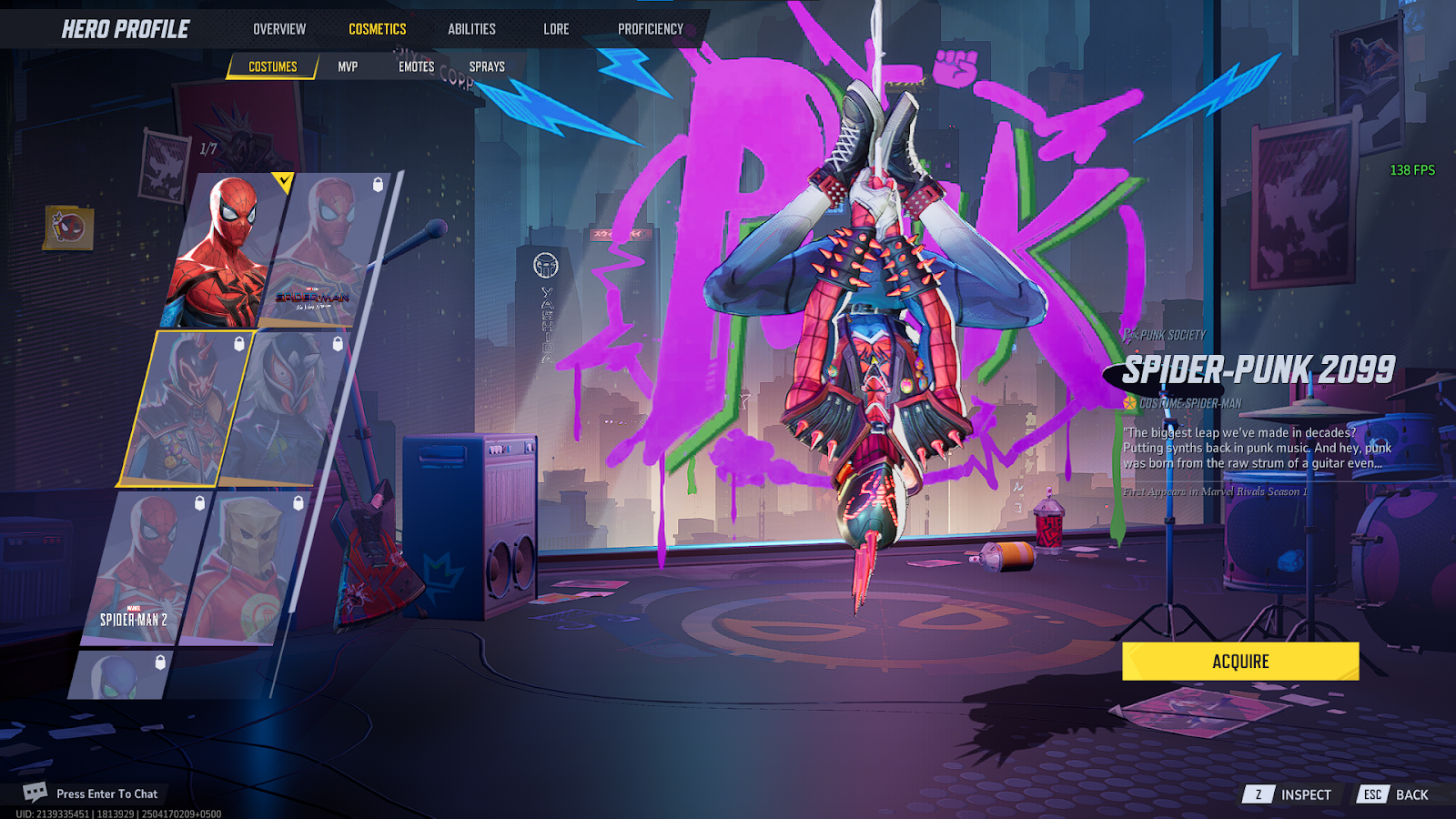Switch to the Cosmetics tab
This screenshot has height=819, width=1456.
[378, 29]
